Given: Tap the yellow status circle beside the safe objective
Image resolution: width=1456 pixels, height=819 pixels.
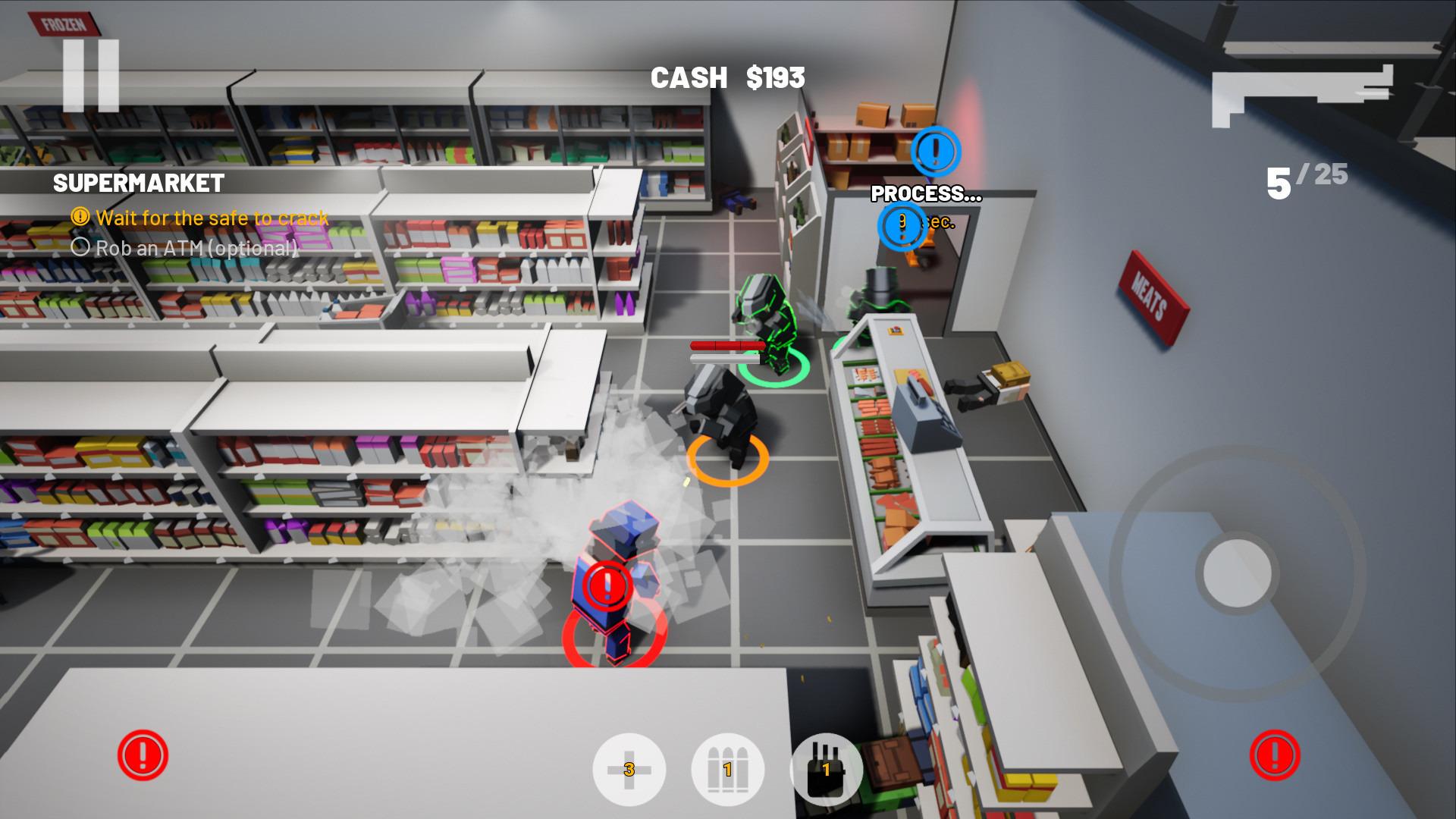Looking at the screenshot, I should tap(79, 218).
